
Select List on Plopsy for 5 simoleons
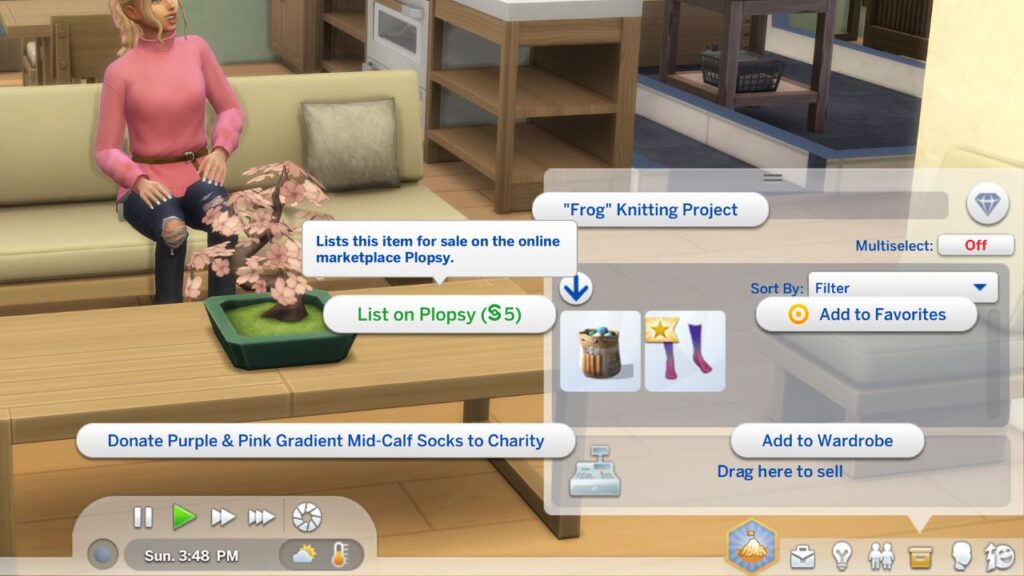439,314
